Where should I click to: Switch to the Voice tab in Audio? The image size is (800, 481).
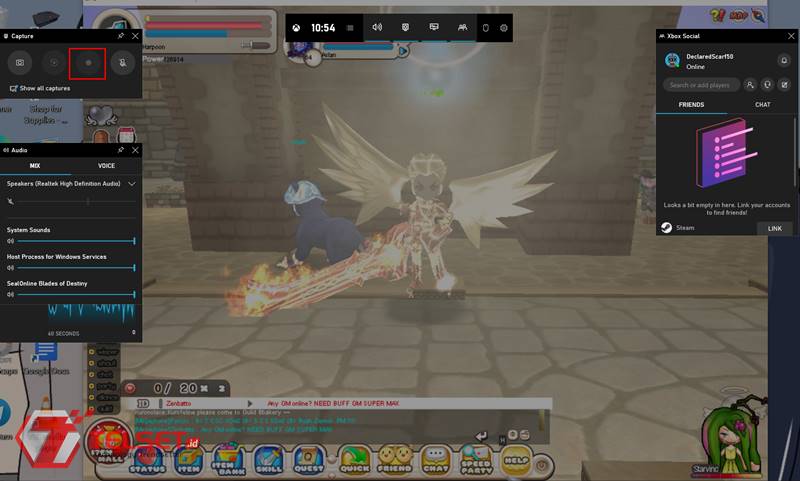pos(106,165)
